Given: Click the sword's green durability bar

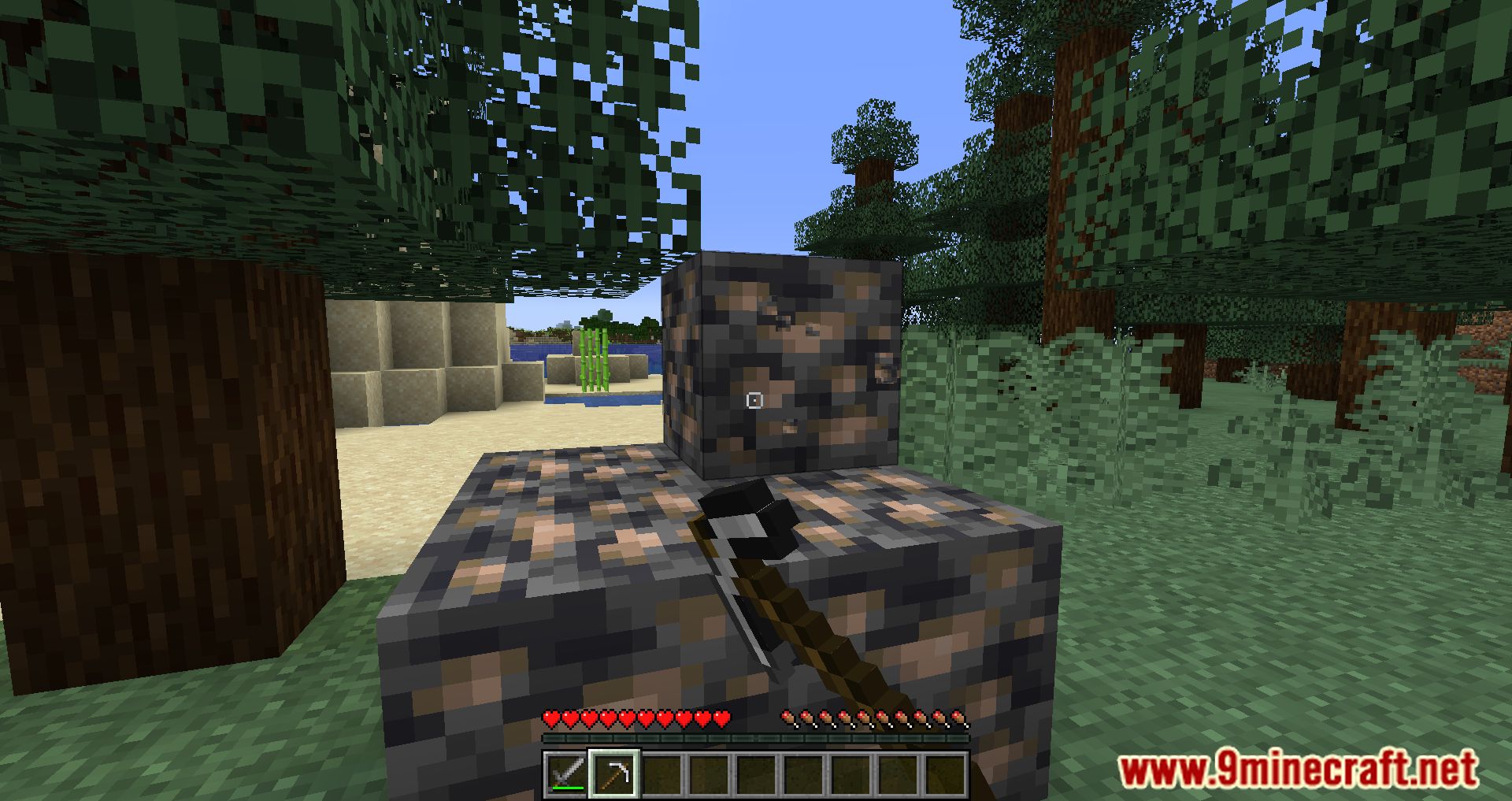Looking at the screenshot, I should pos(568,788).
